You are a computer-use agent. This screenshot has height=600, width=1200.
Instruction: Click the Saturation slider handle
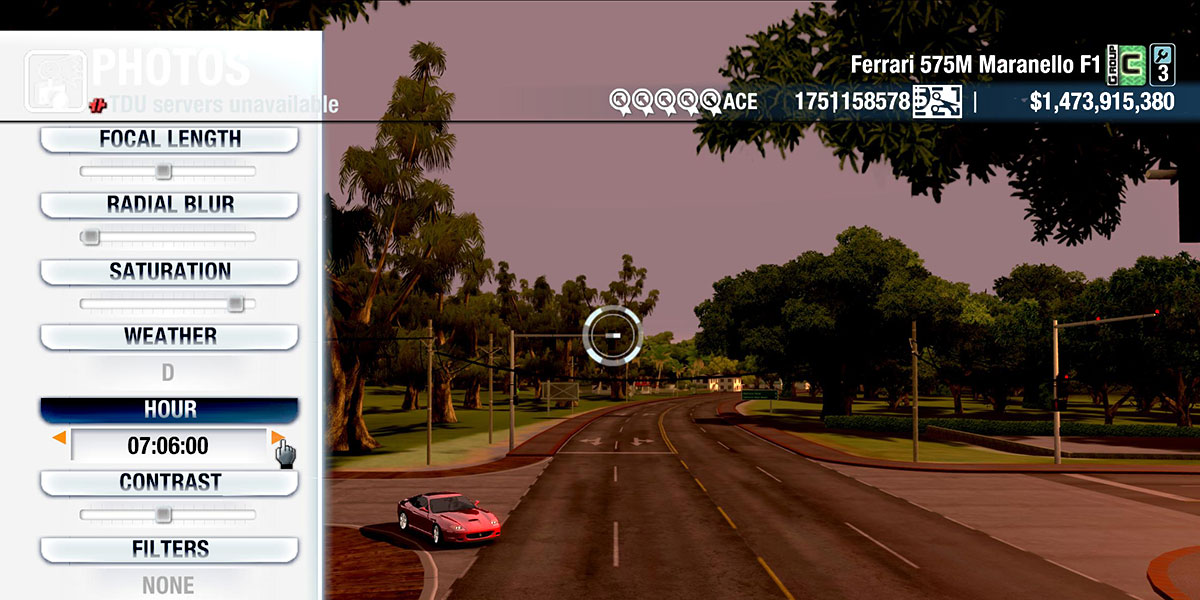click(x=235, y=303)
